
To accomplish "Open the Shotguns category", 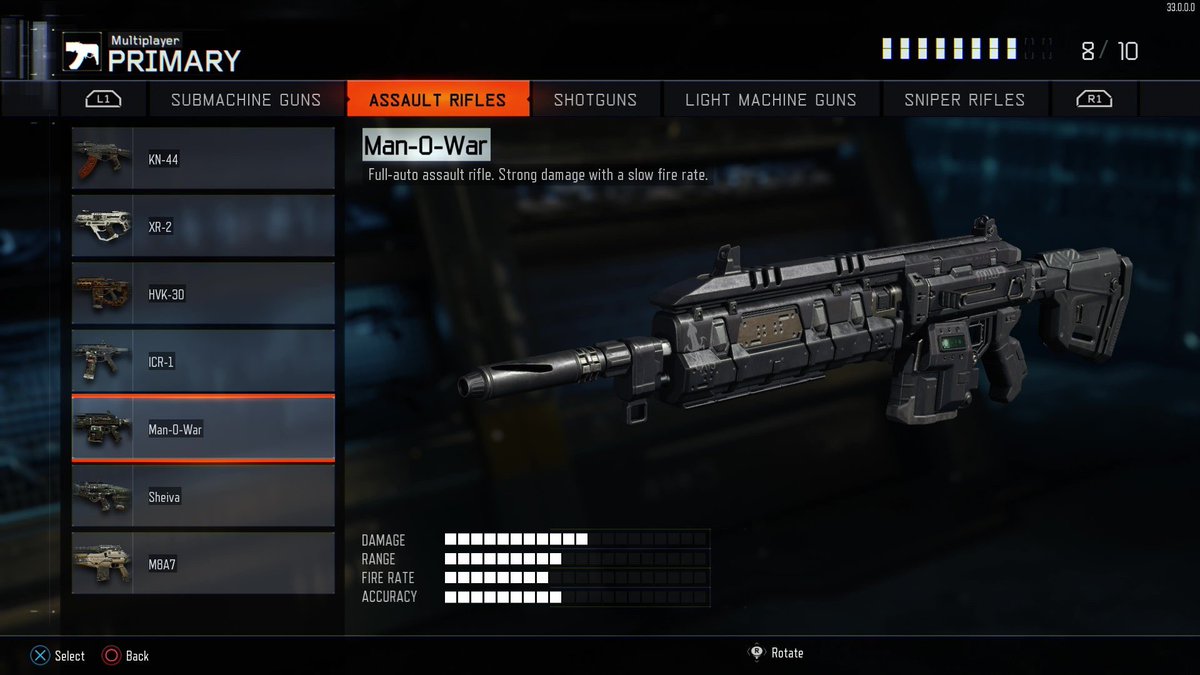I will point(595,100).
